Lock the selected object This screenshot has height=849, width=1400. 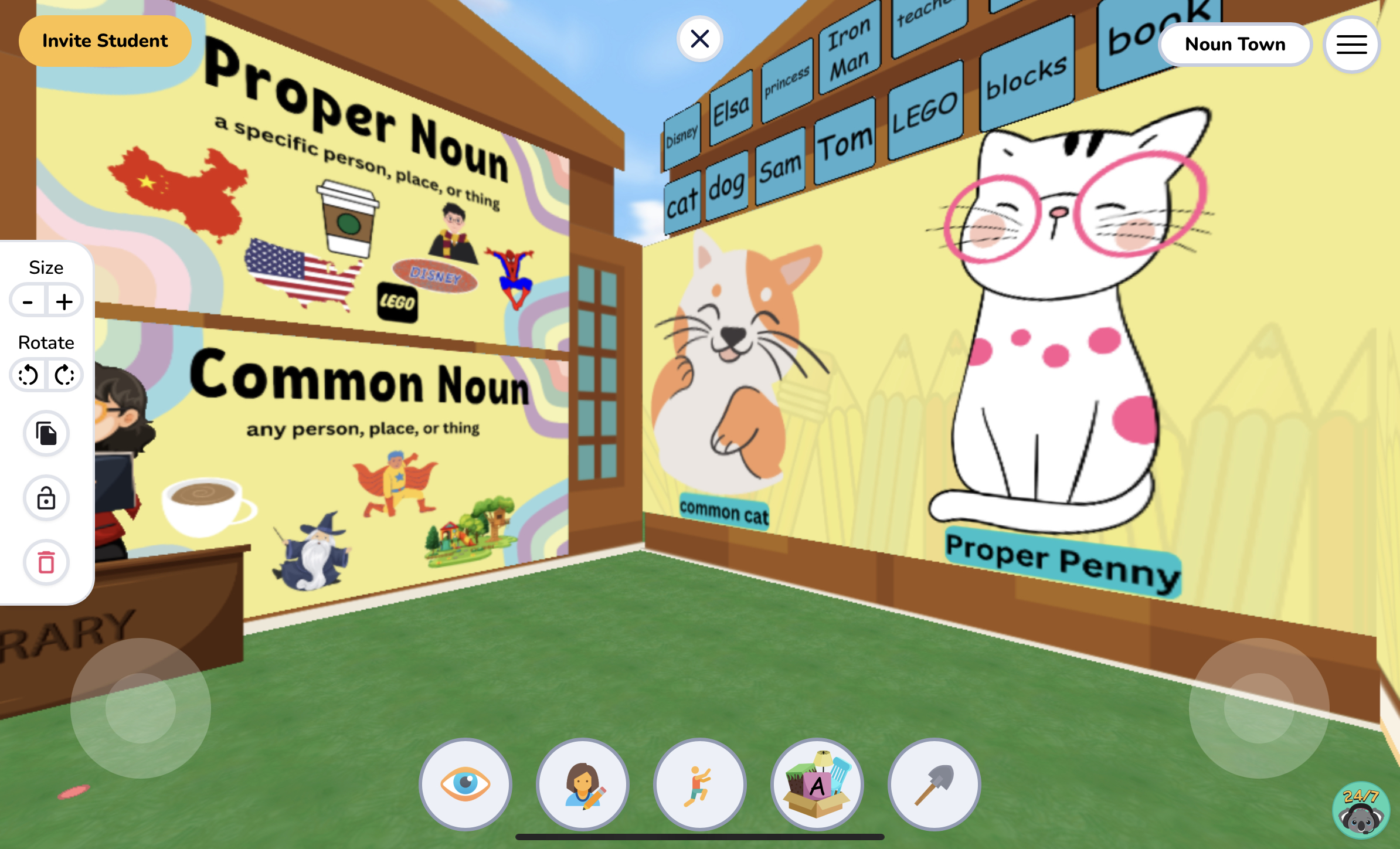tap(46, 498)
